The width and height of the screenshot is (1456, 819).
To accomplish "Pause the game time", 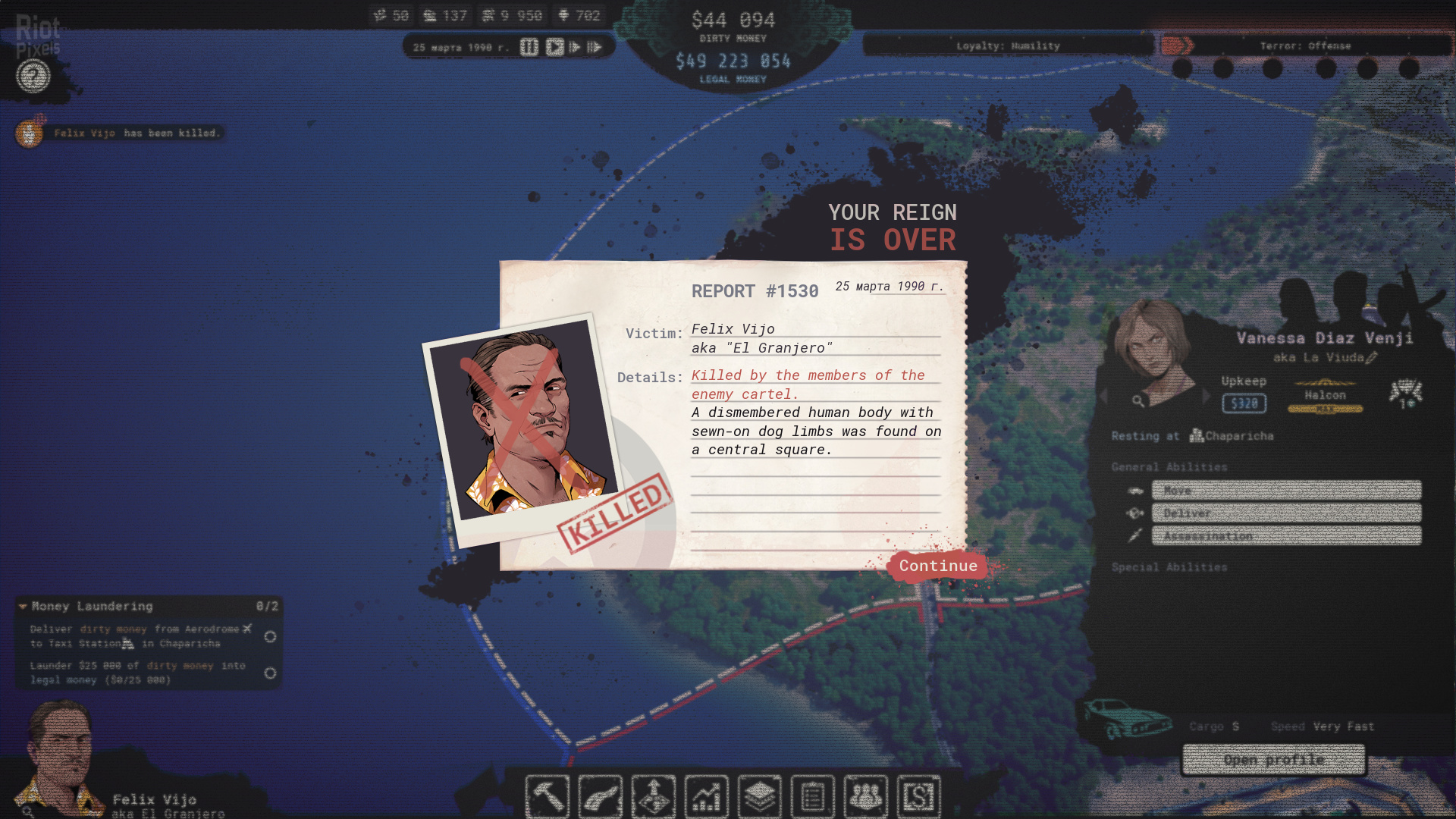I will [x=529, y=47].
